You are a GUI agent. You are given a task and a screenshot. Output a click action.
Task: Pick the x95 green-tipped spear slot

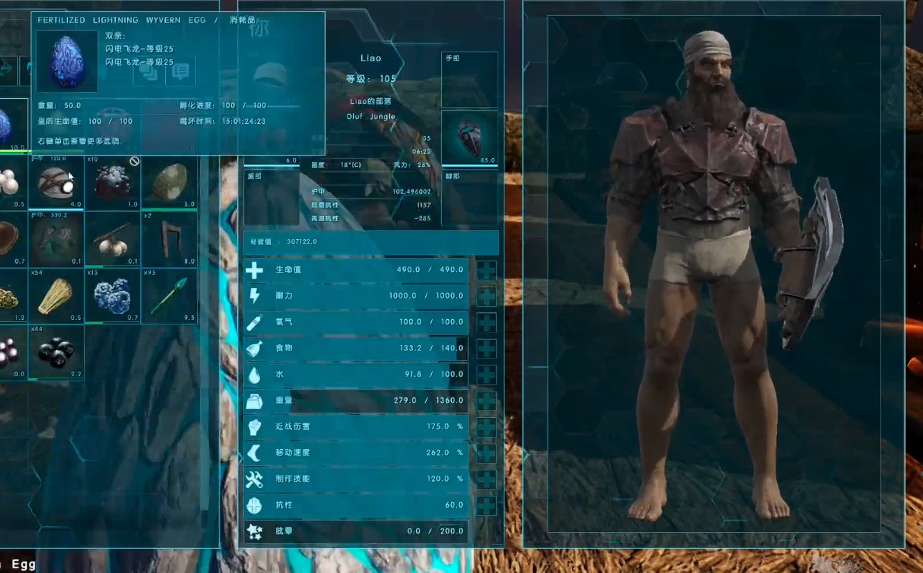[169, 296]
